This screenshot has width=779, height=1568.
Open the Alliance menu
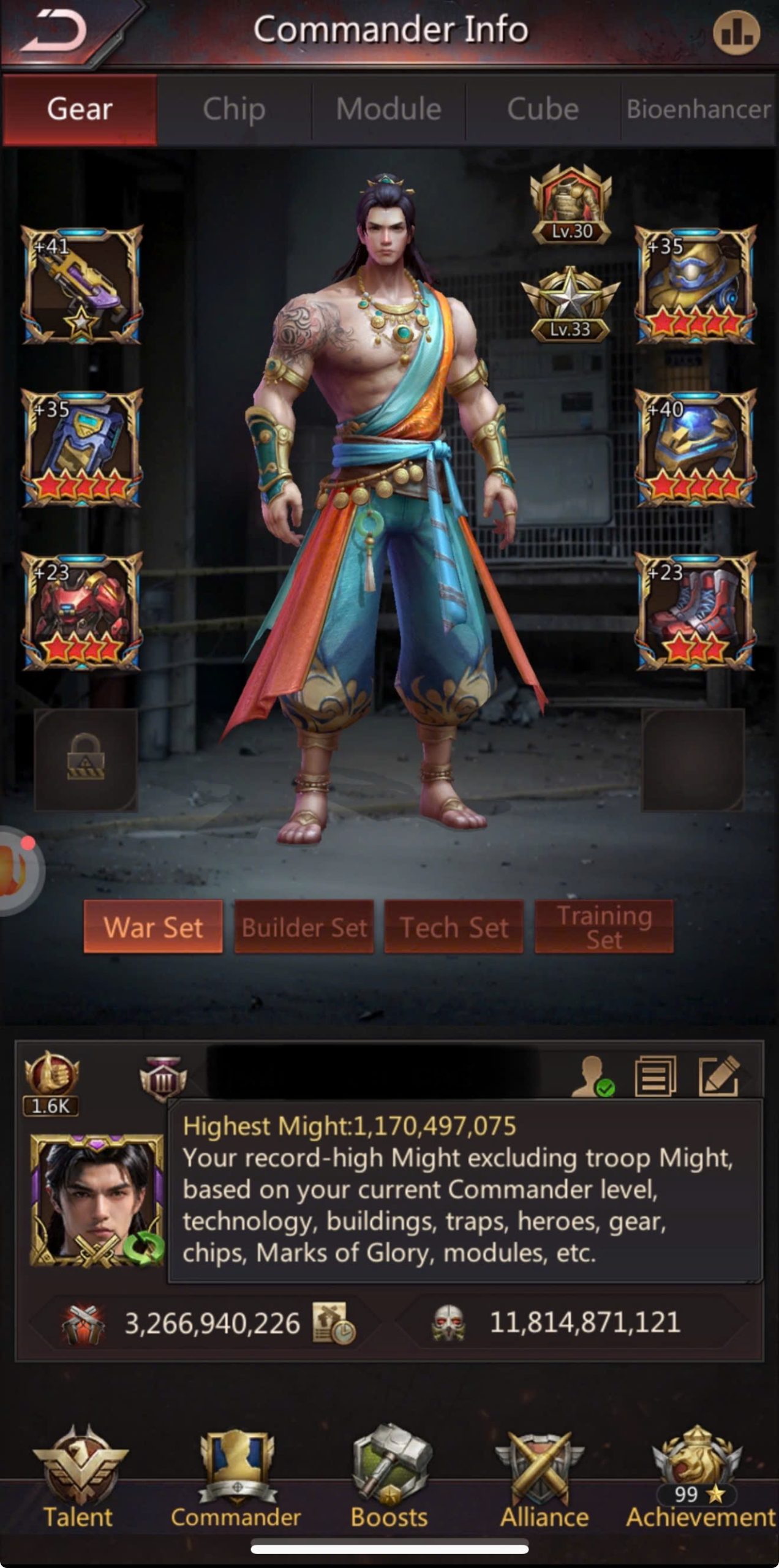pyautogui.click(x=544, y=1481)
